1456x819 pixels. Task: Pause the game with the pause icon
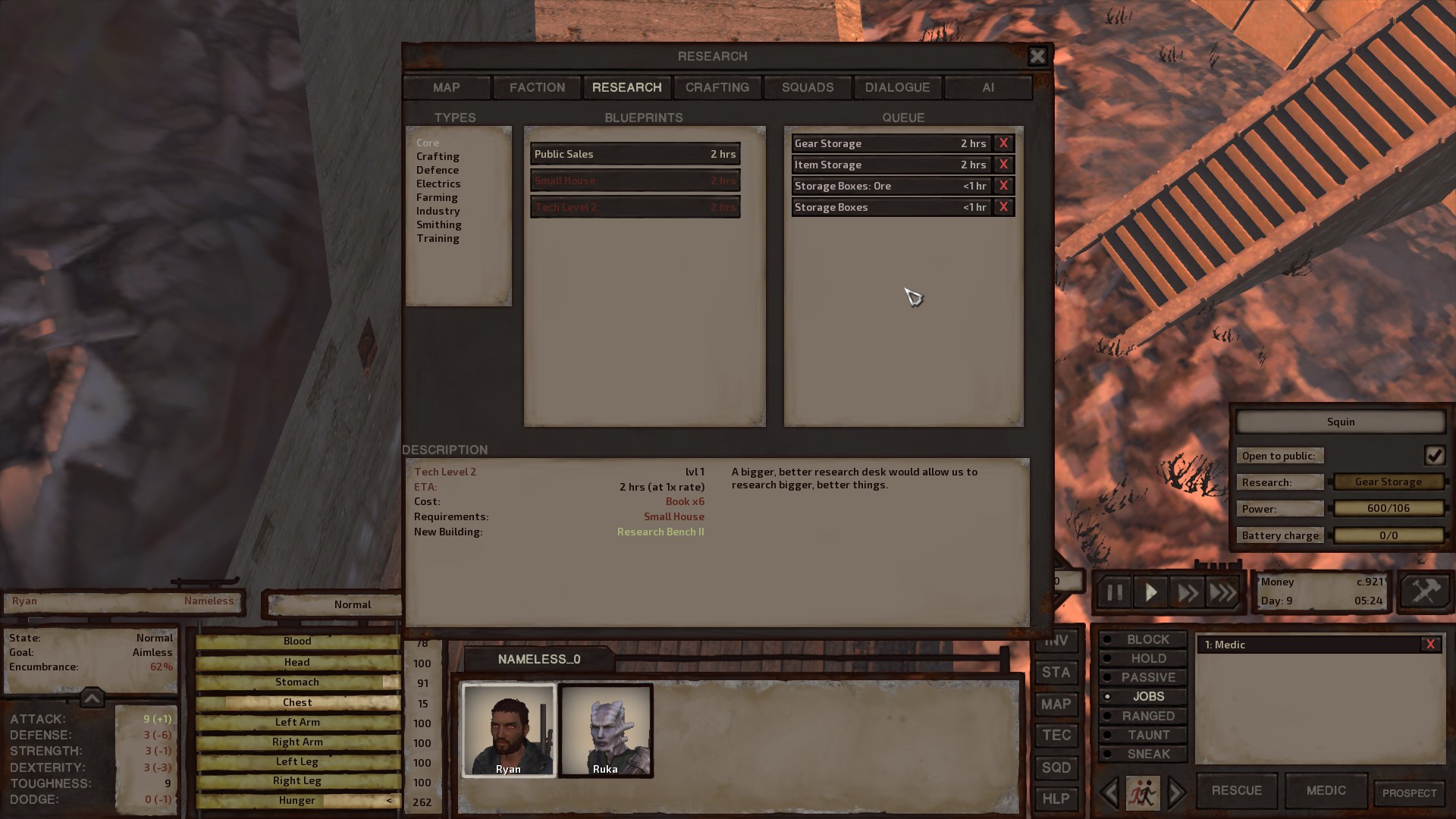[1113, 592]
